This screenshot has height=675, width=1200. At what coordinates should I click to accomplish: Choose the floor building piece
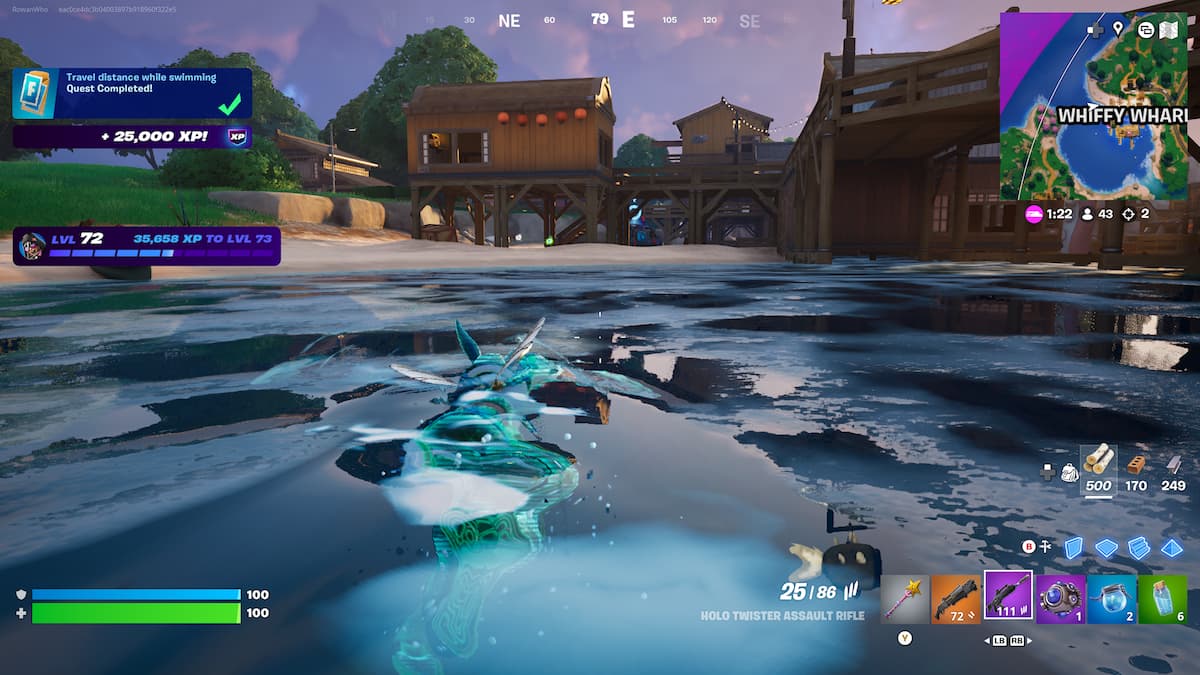[x=1106, y=547]
